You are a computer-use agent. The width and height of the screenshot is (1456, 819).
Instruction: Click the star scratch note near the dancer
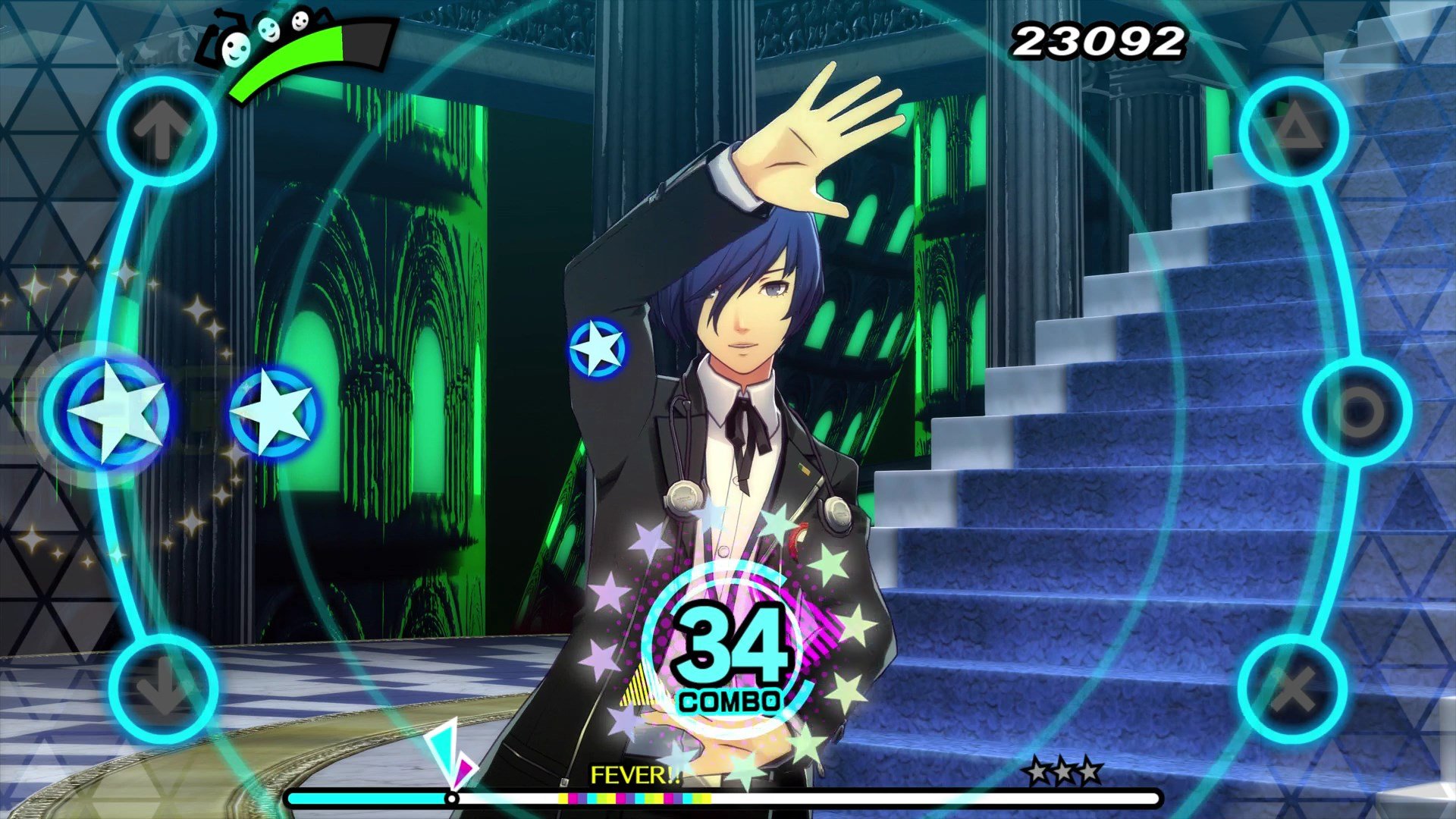598,349
